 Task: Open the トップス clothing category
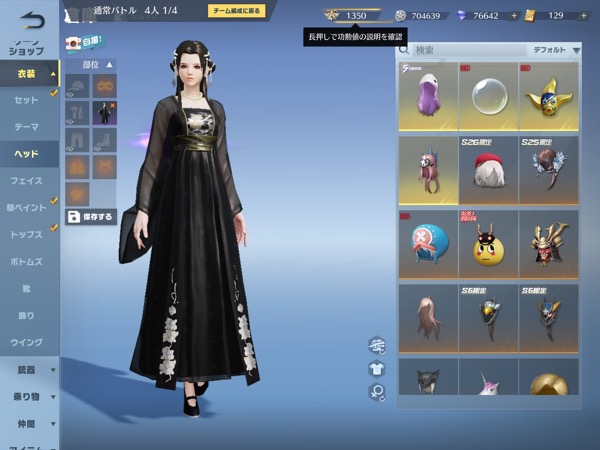click(x=28, y=235)
